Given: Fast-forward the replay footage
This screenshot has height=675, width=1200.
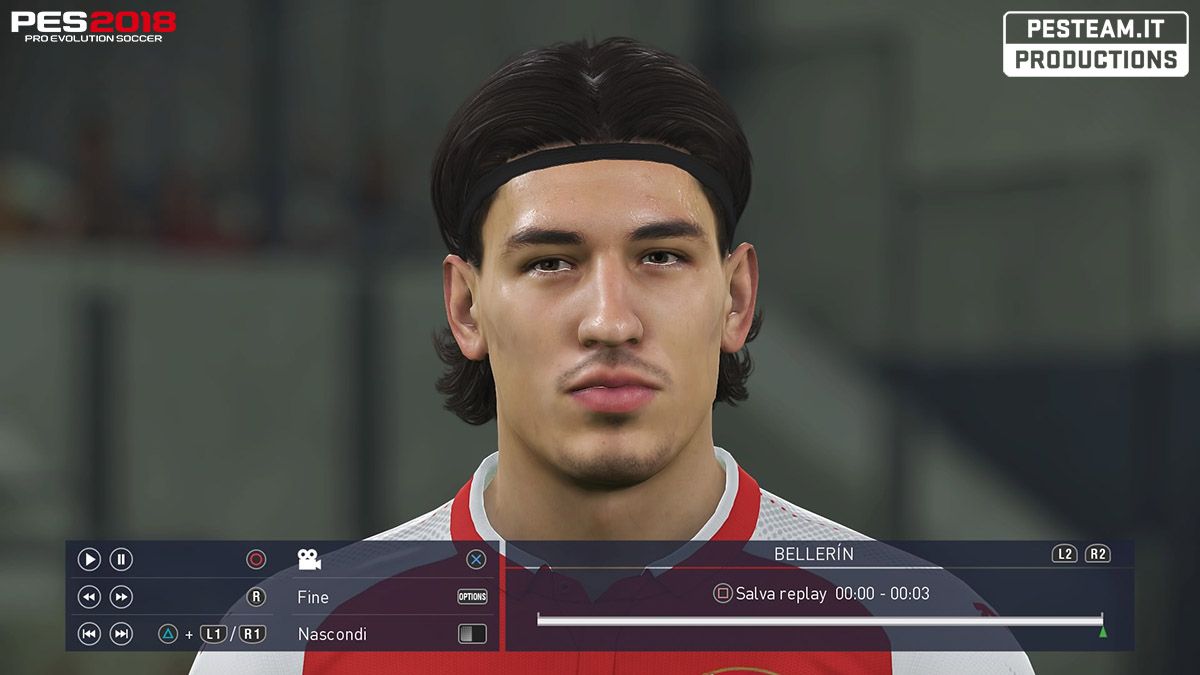Looking at the screenshot, I should coord(121,597).
